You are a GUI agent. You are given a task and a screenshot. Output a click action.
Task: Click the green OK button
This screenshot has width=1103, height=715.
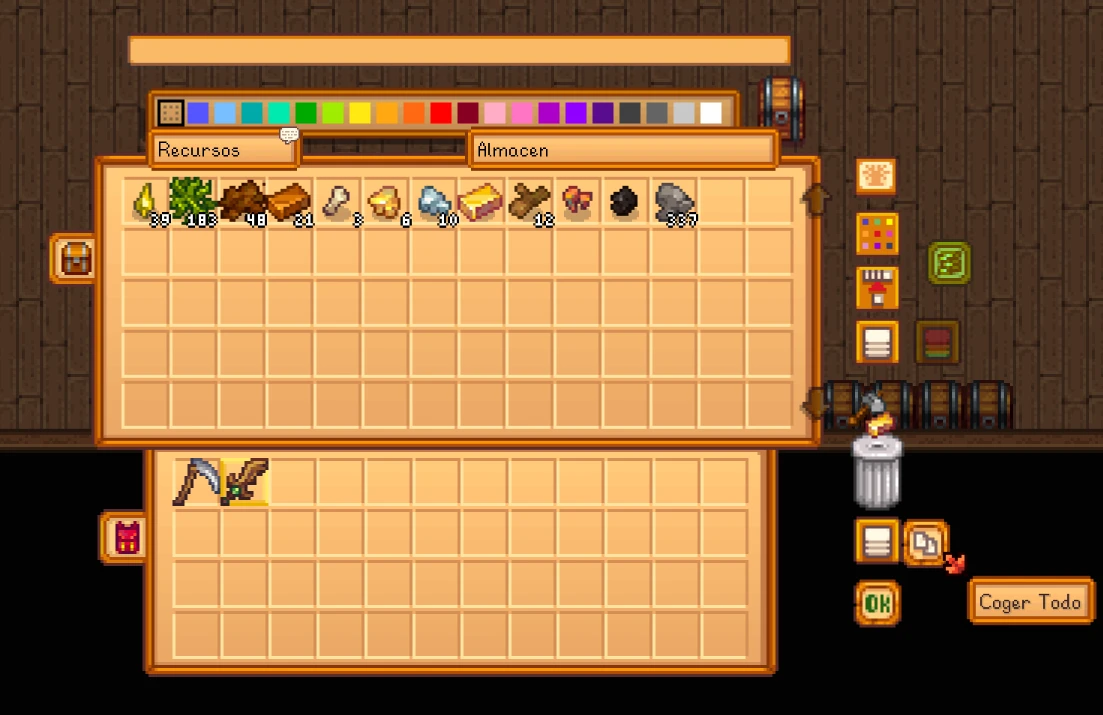(x=876, y=603)
